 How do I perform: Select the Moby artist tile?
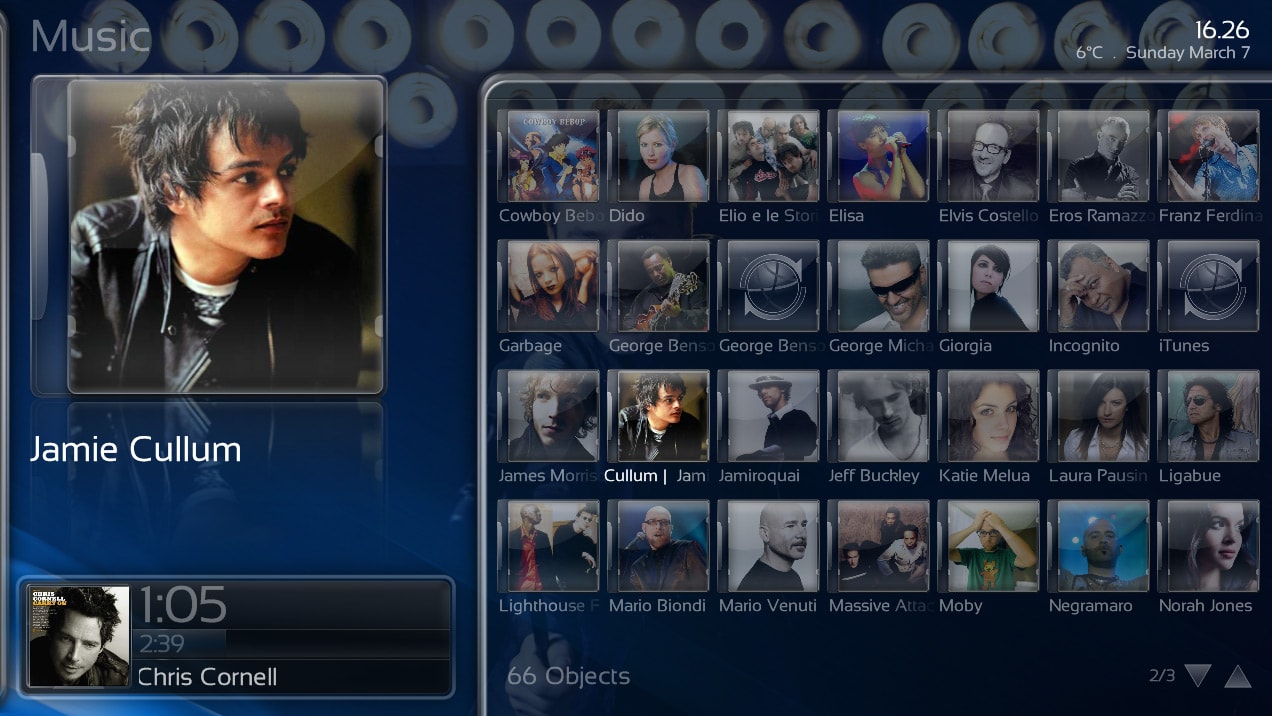click(x=993, y=546)
